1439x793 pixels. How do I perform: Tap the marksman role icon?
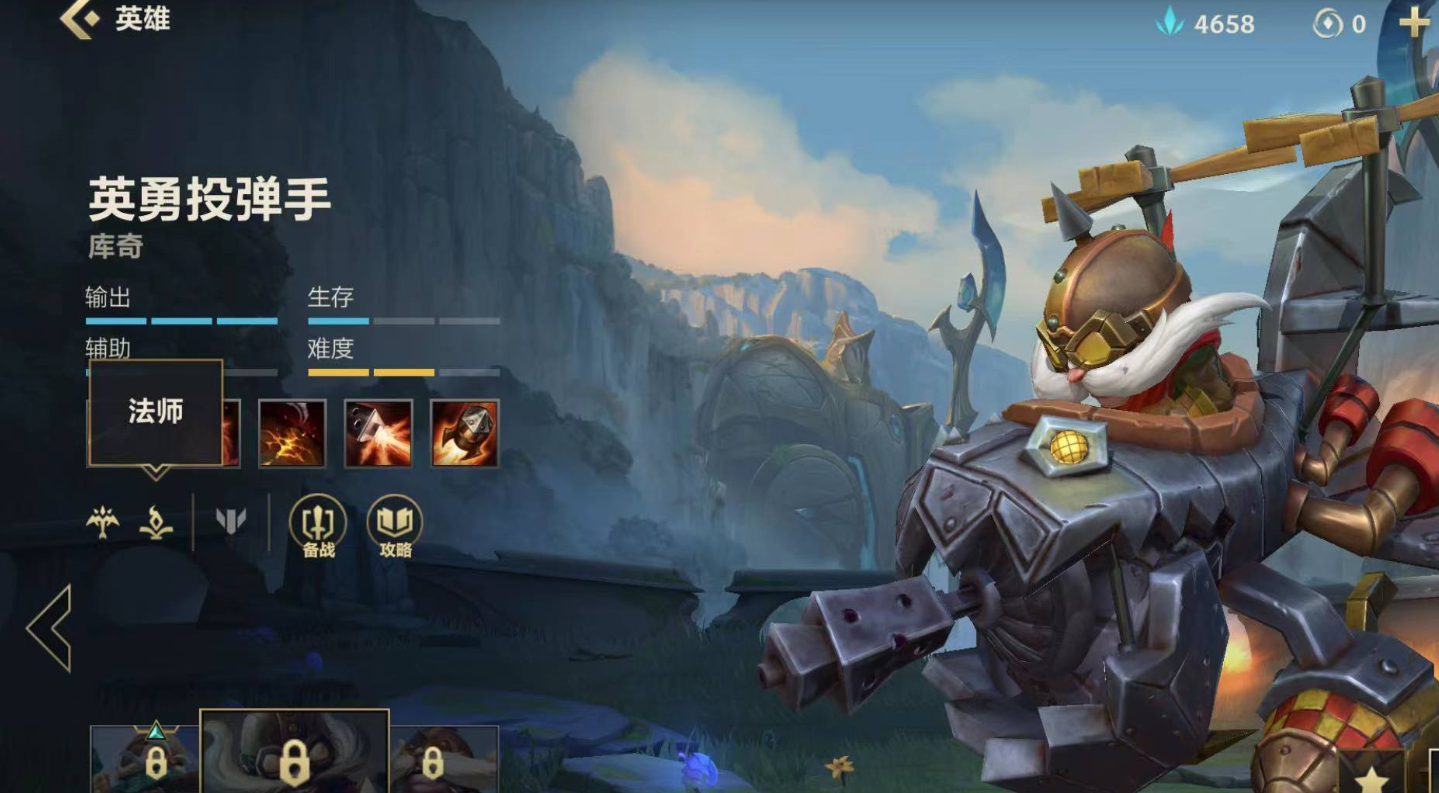point(103,522)
